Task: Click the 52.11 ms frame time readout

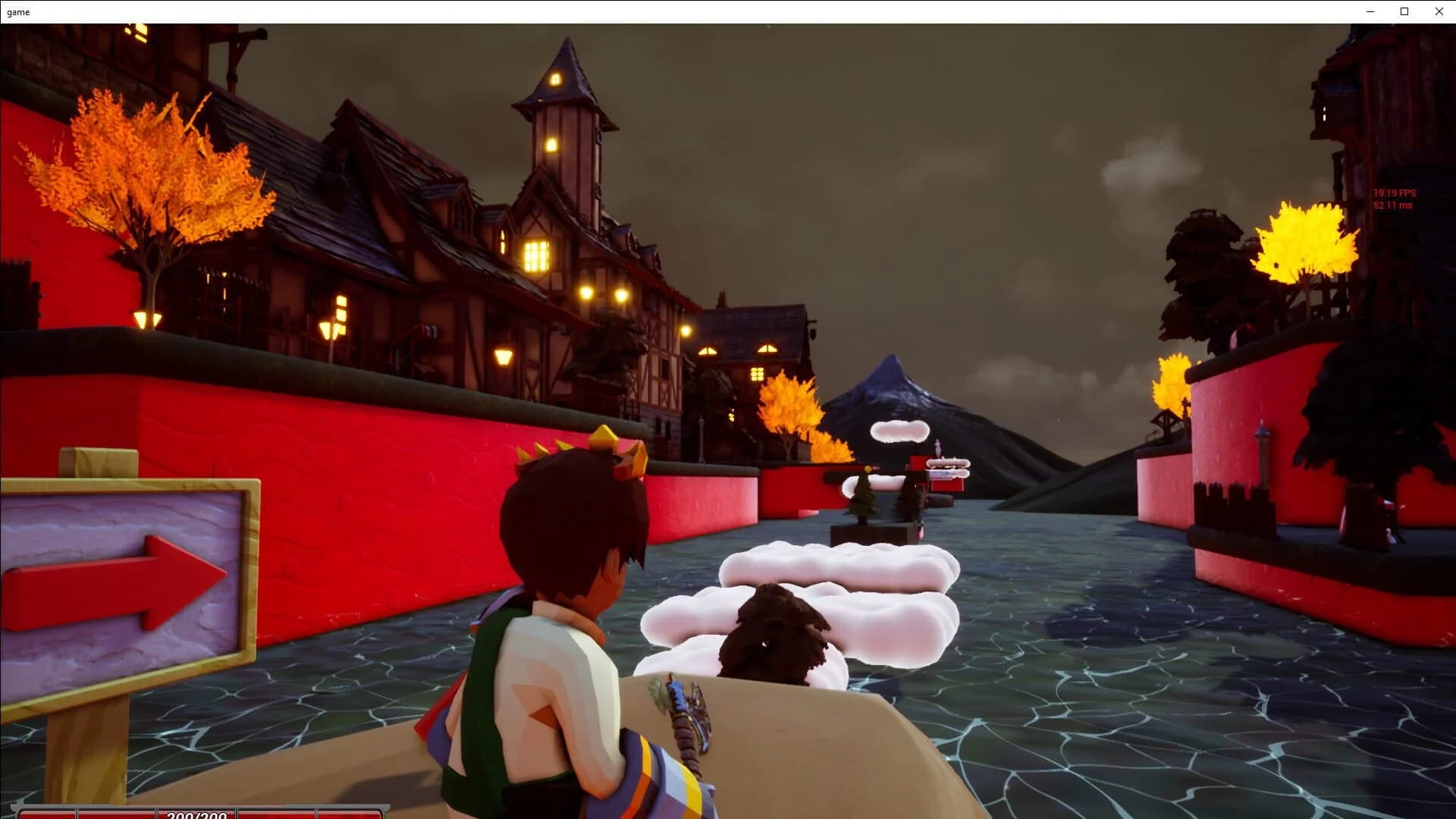Action: click(1392, 205)
